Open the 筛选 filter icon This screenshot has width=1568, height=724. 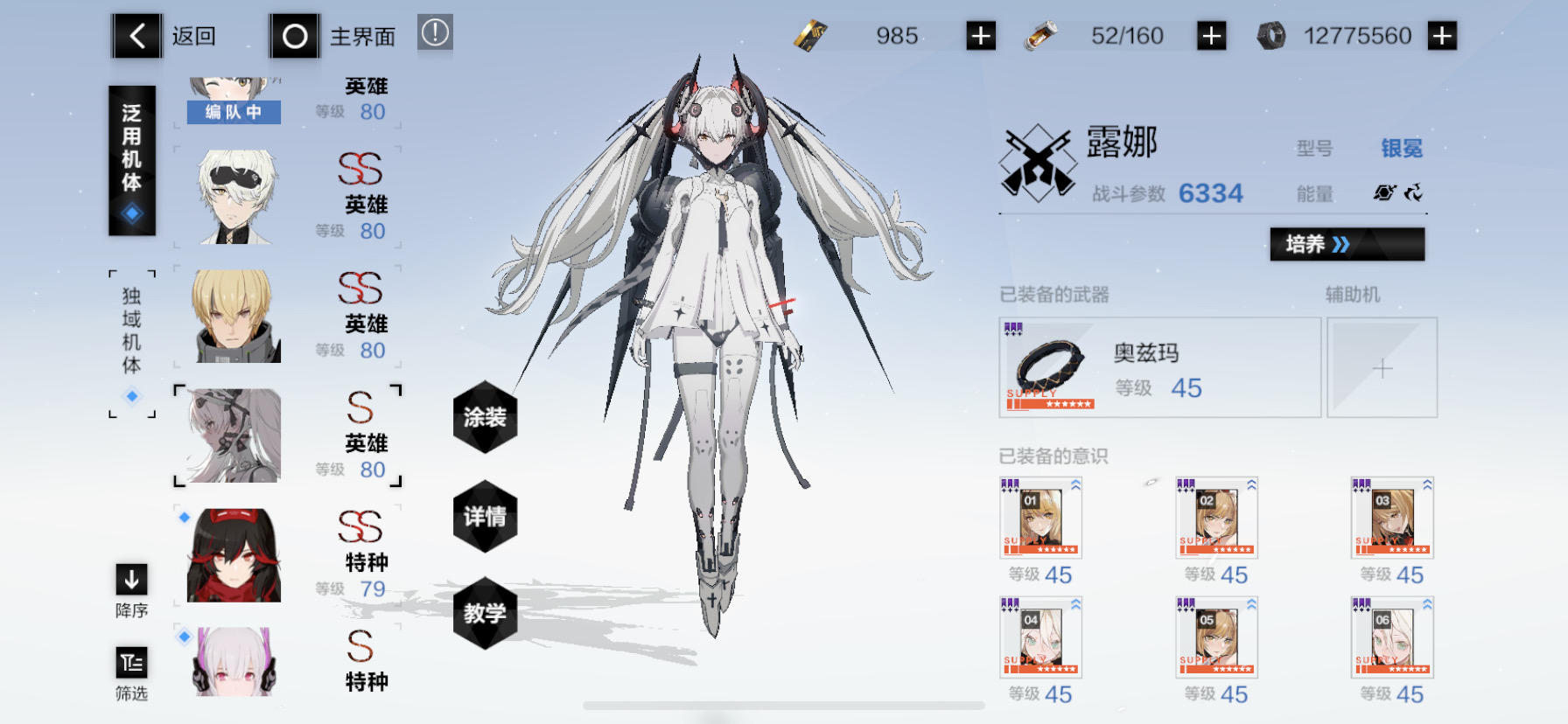pos(131,663)
